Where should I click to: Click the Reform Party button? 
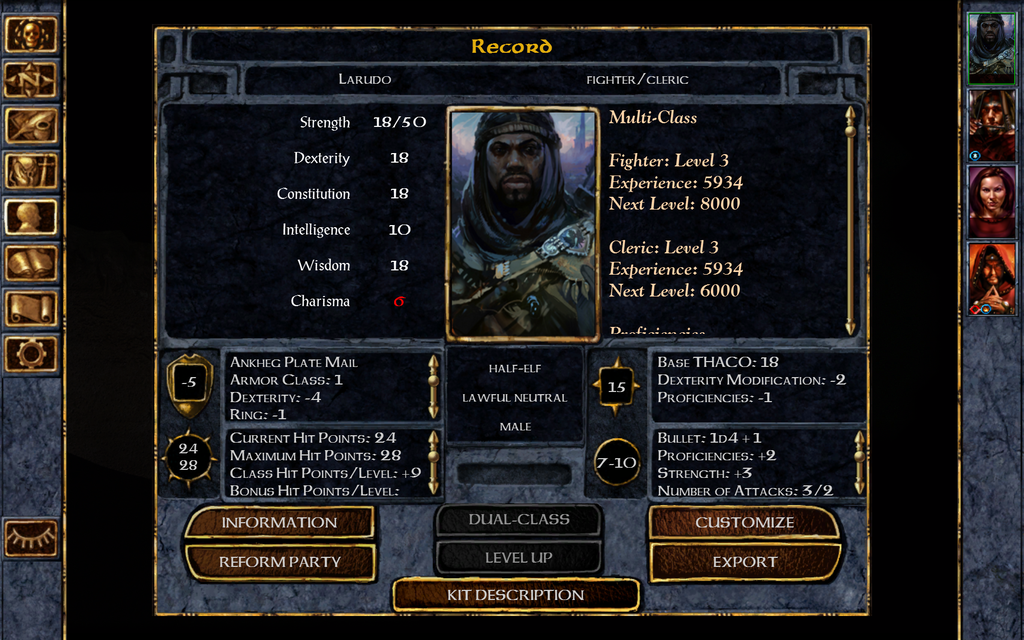point(279,562)
